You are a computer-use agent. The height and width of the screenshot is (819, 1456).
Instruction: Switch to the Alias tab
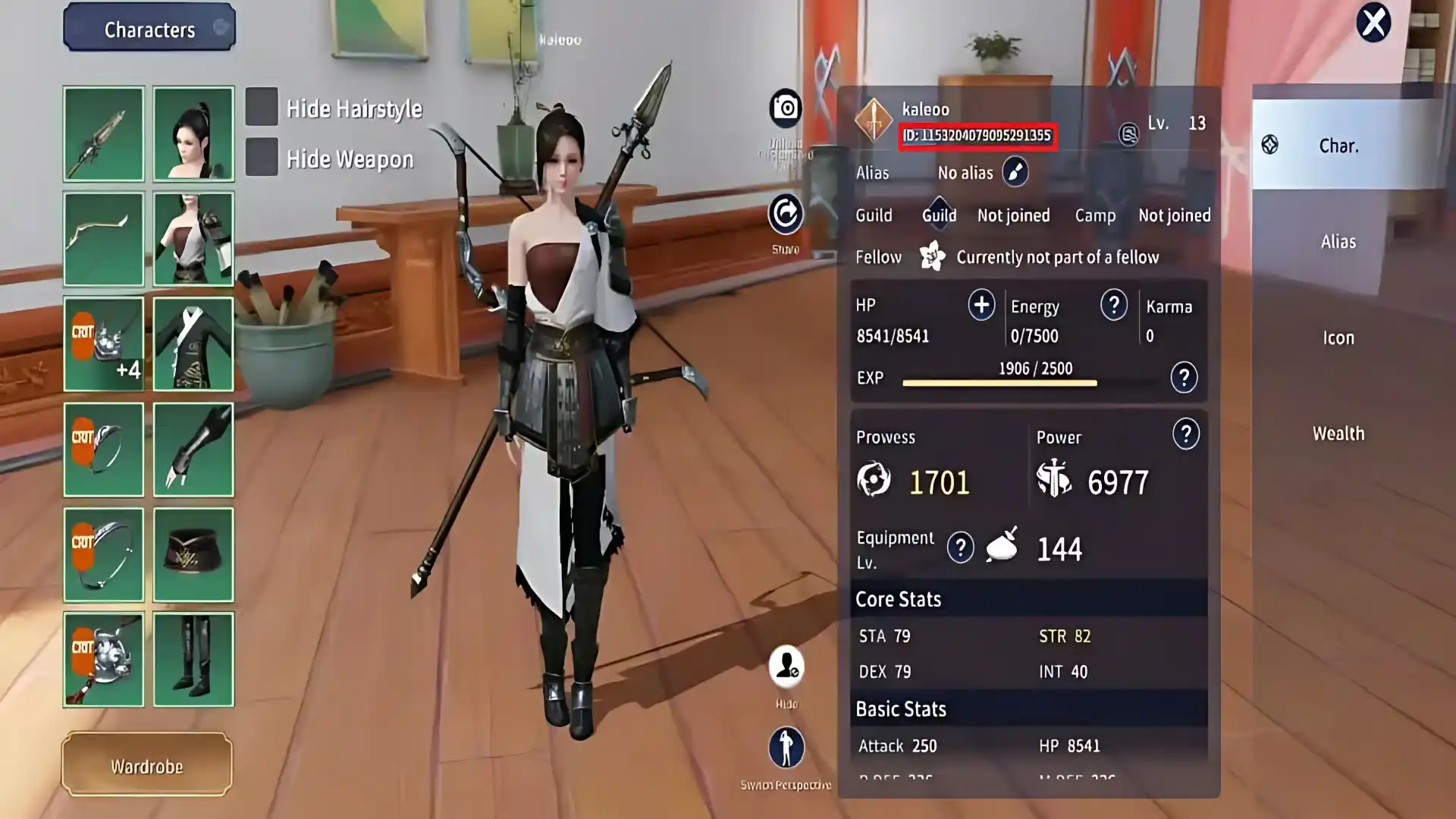point(1338,242)
